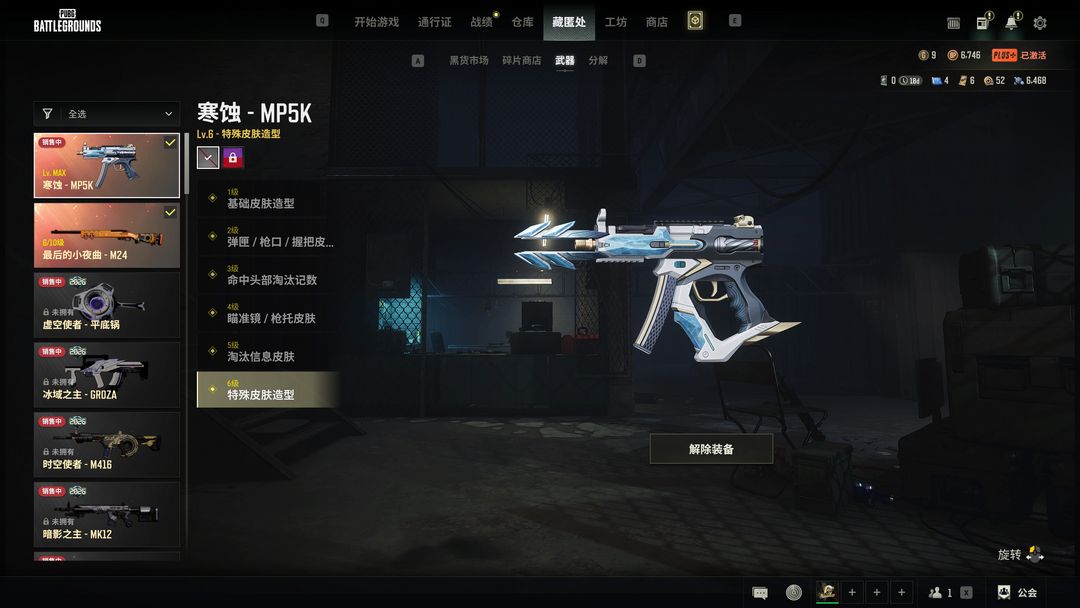Open the 公会 guild button
This screenshot has width=1080, height=608.
[x=1018, y=592]
